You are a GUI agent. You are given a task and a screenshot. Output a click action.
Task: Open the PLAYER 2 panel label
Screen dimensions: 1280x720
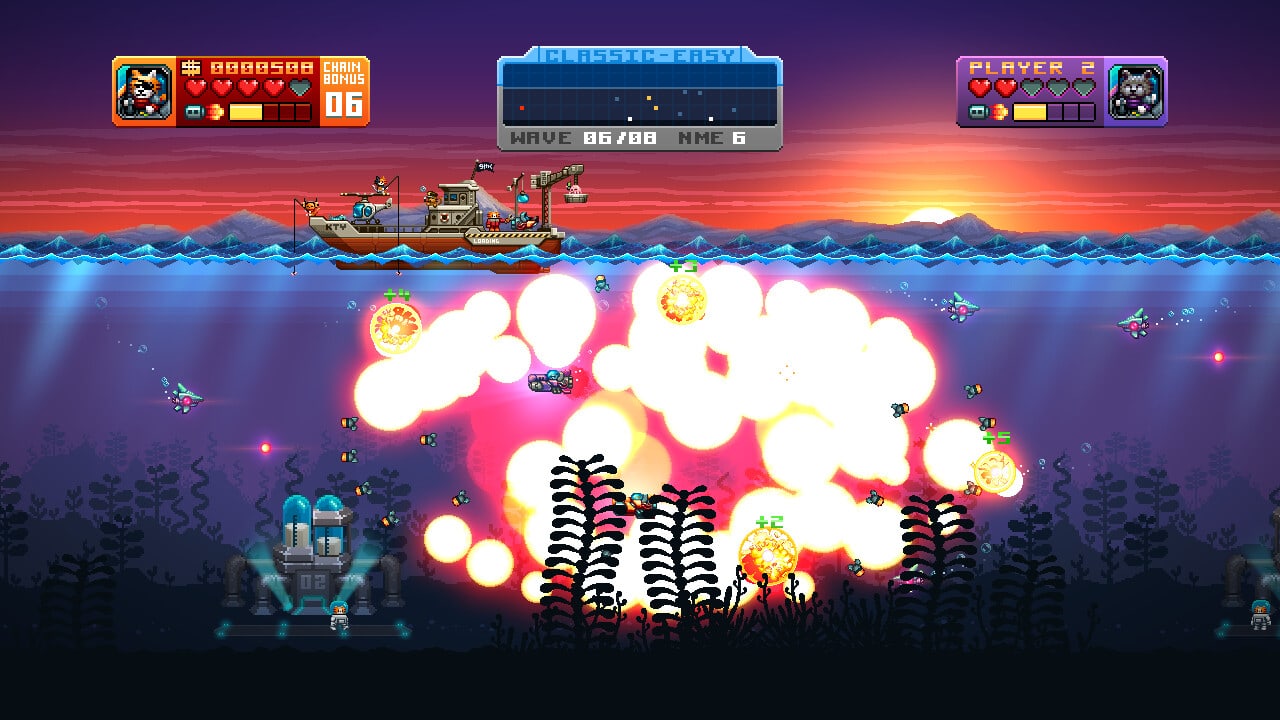1031,67
